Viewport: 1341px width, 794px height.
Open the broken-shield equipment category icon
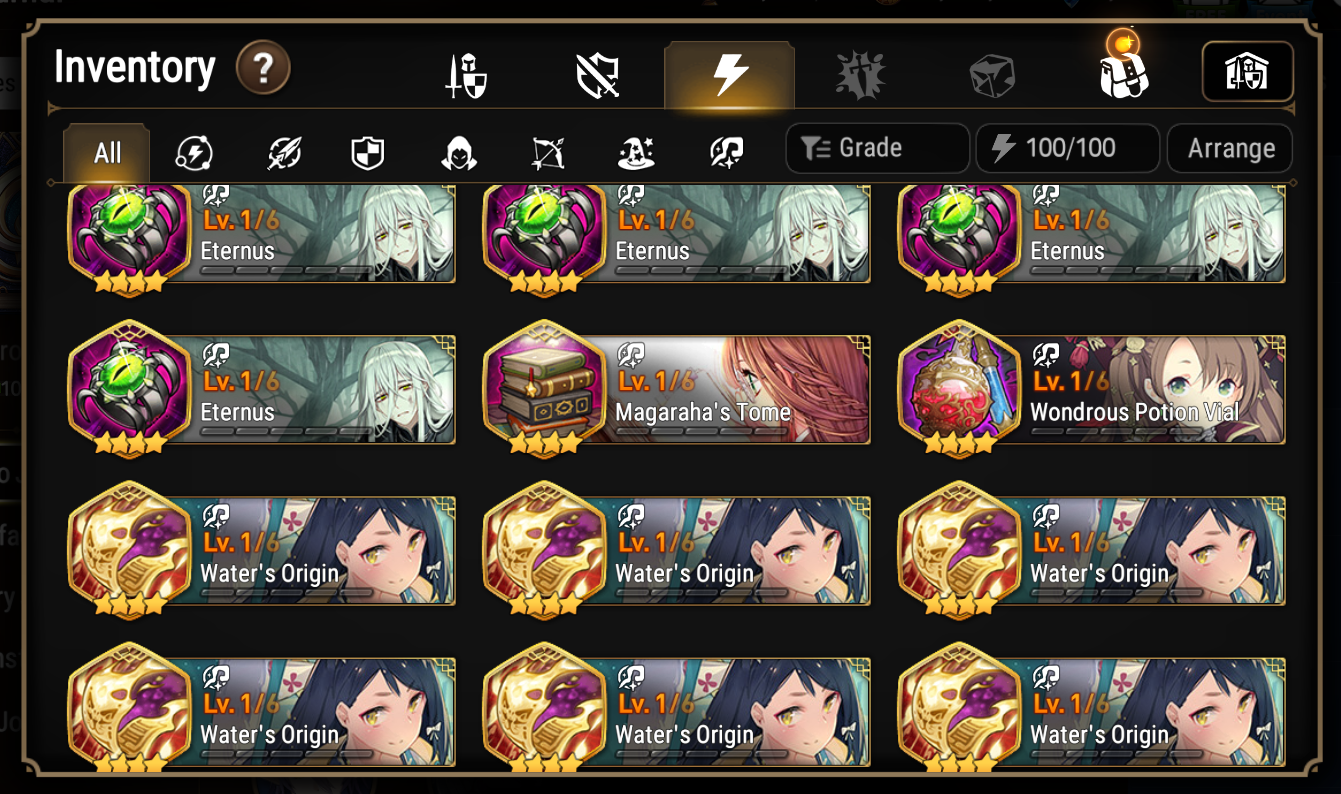coord(597,73)
